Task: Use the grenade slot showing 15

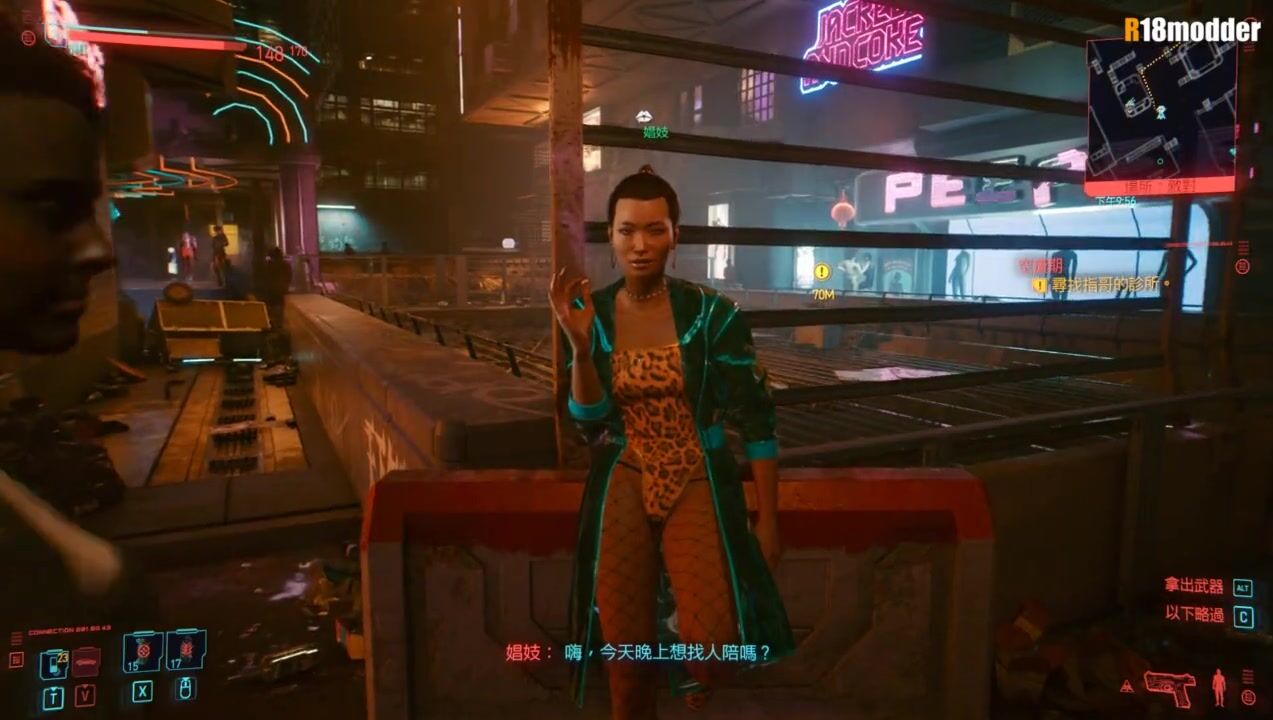Action: pyautogui.click(x=142, y=652)
